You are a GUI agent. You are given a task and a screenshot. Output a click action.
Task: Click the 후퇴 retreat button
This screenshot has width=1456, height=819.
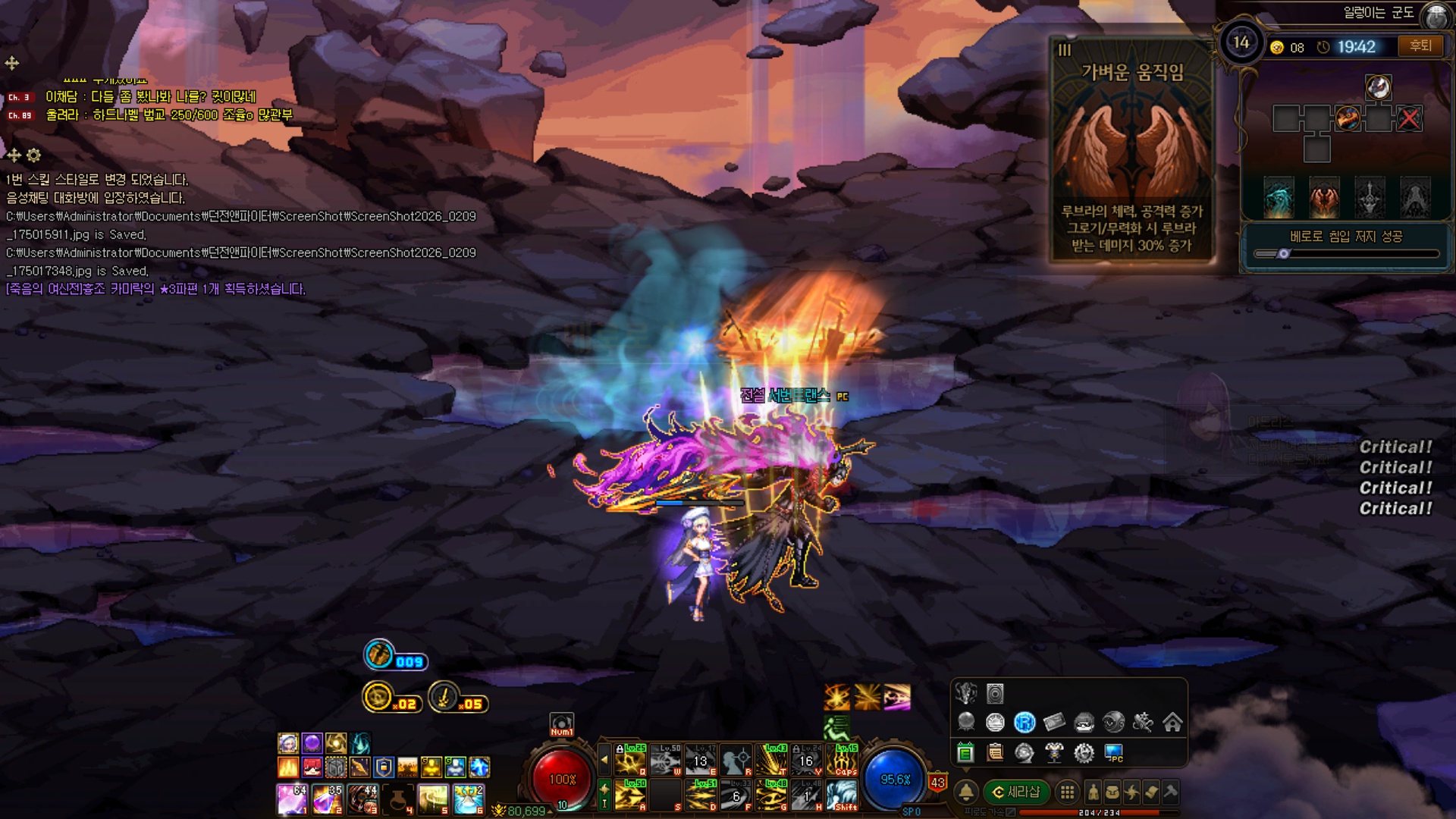1420,46
